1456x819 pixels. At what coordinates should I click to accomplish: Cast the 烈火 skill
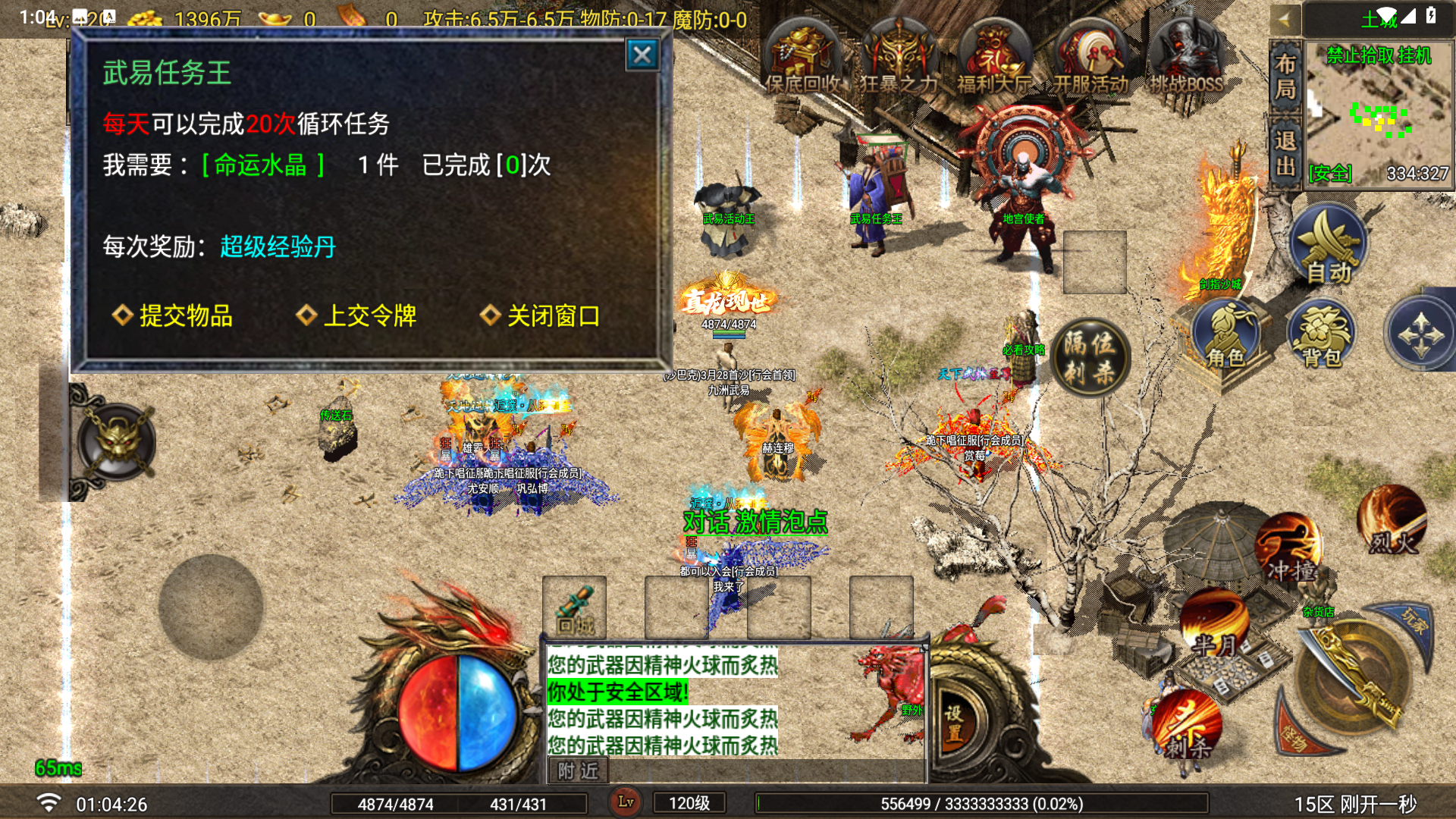click(1392, 521)
